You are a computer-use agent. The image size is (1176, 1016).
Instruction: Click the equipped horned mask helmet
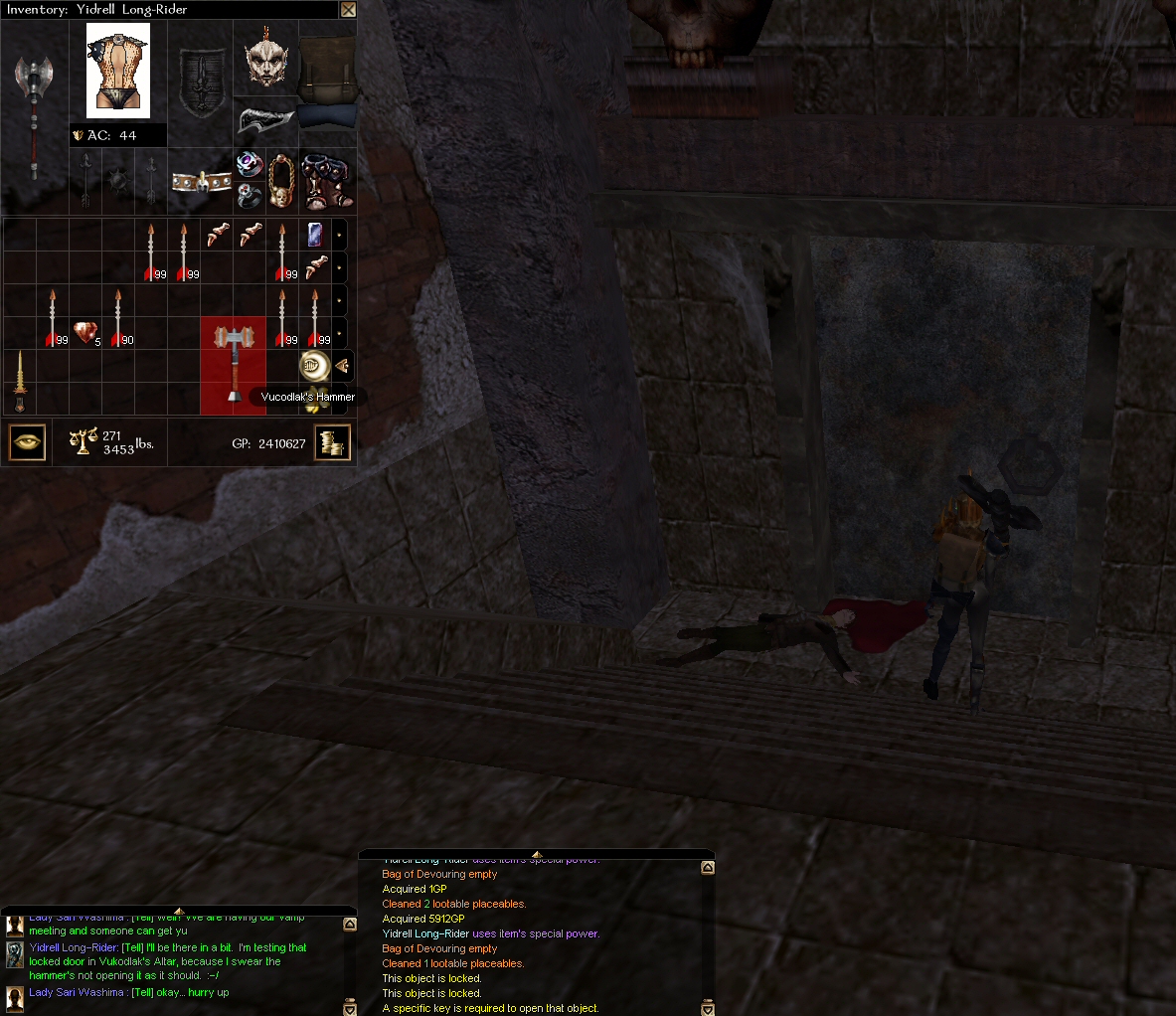point(265,59)
